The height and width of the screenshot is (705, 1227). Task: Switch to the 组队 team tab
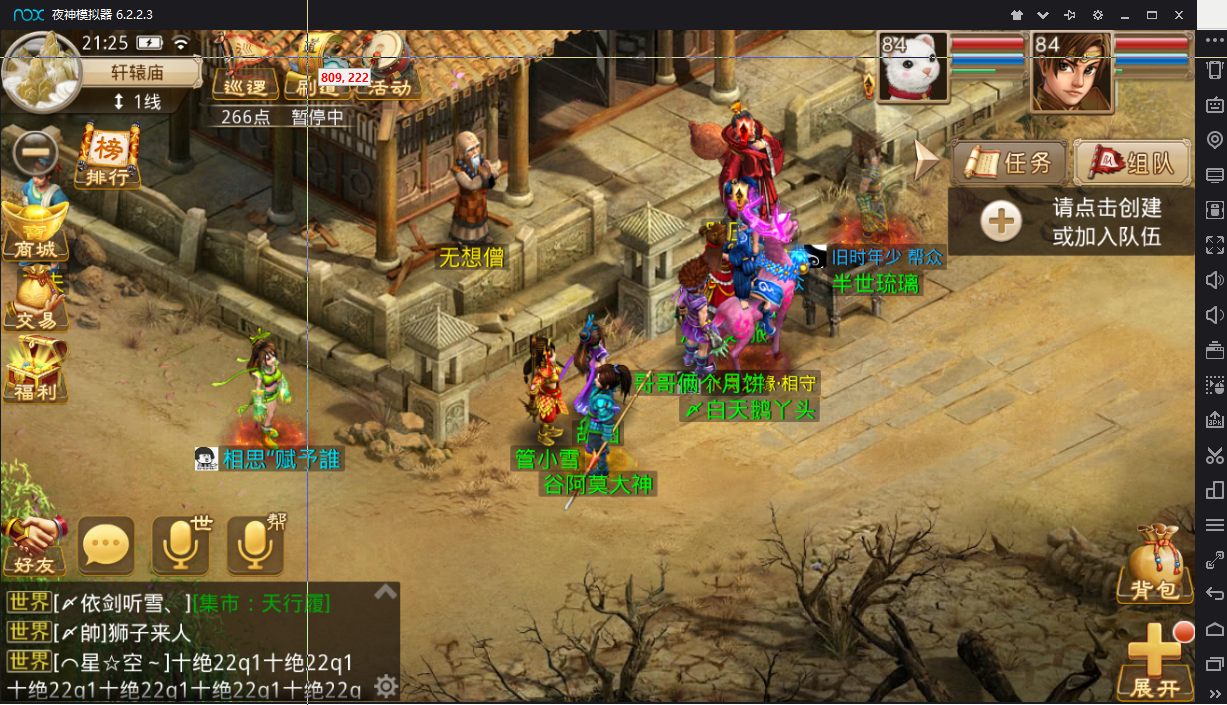[x=1134, y=162]
